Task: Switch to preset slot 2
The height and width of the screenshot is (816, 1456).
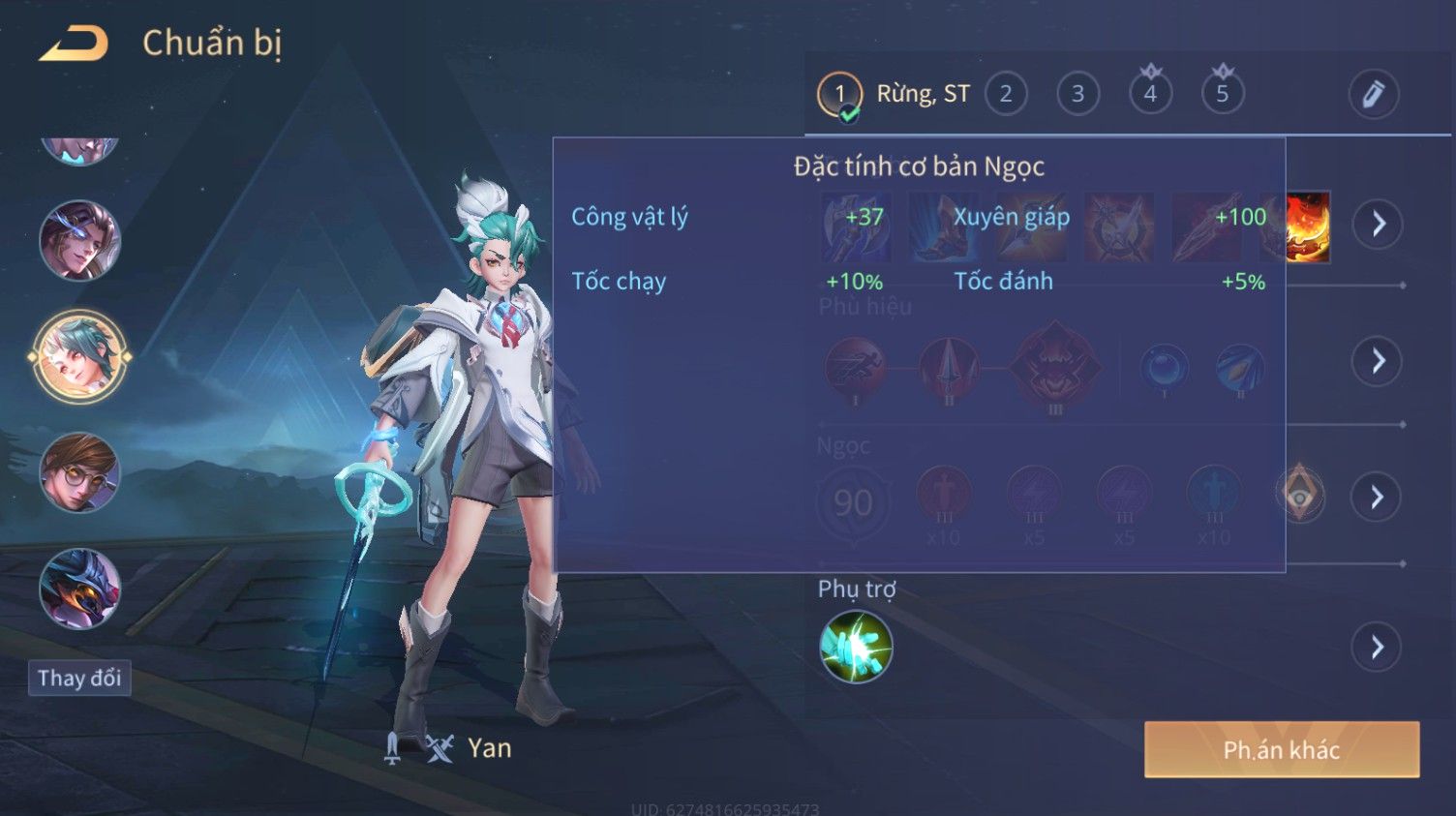Action: [x=1006, y=95]
